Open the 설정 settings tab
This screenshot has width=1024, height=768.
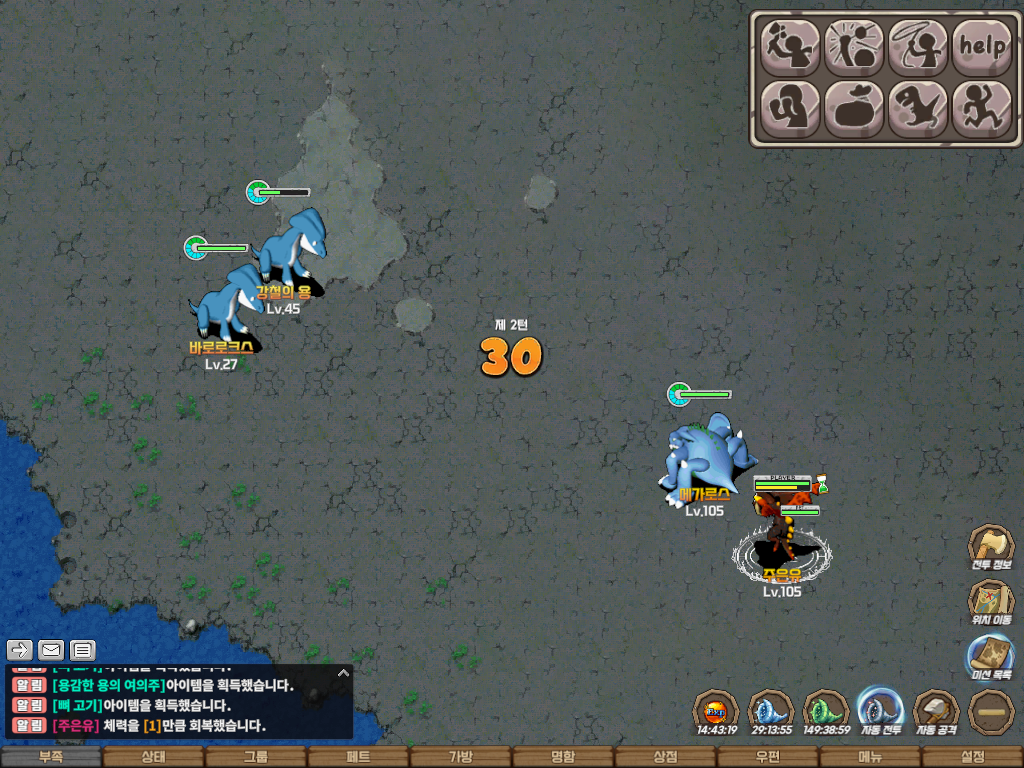972,757
